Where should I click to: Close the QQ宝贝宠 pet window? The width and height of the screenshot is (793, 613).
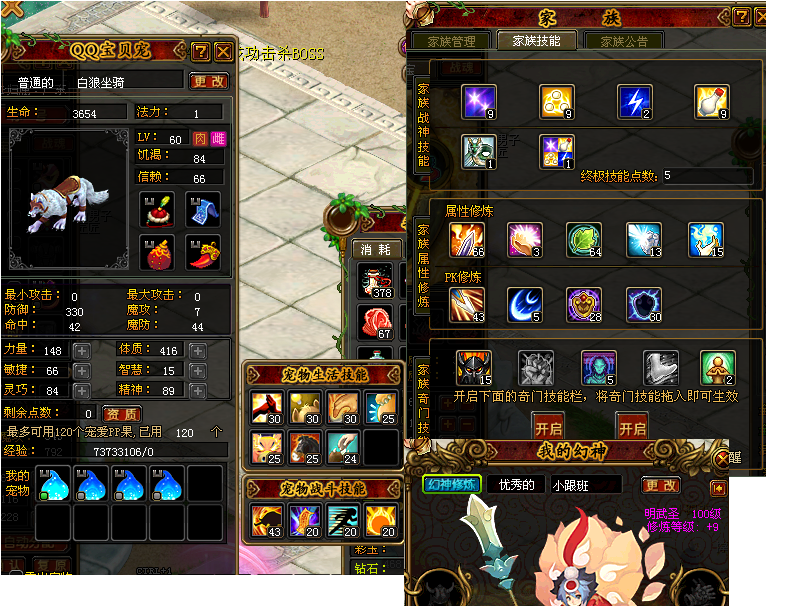(x=223, y=51)
